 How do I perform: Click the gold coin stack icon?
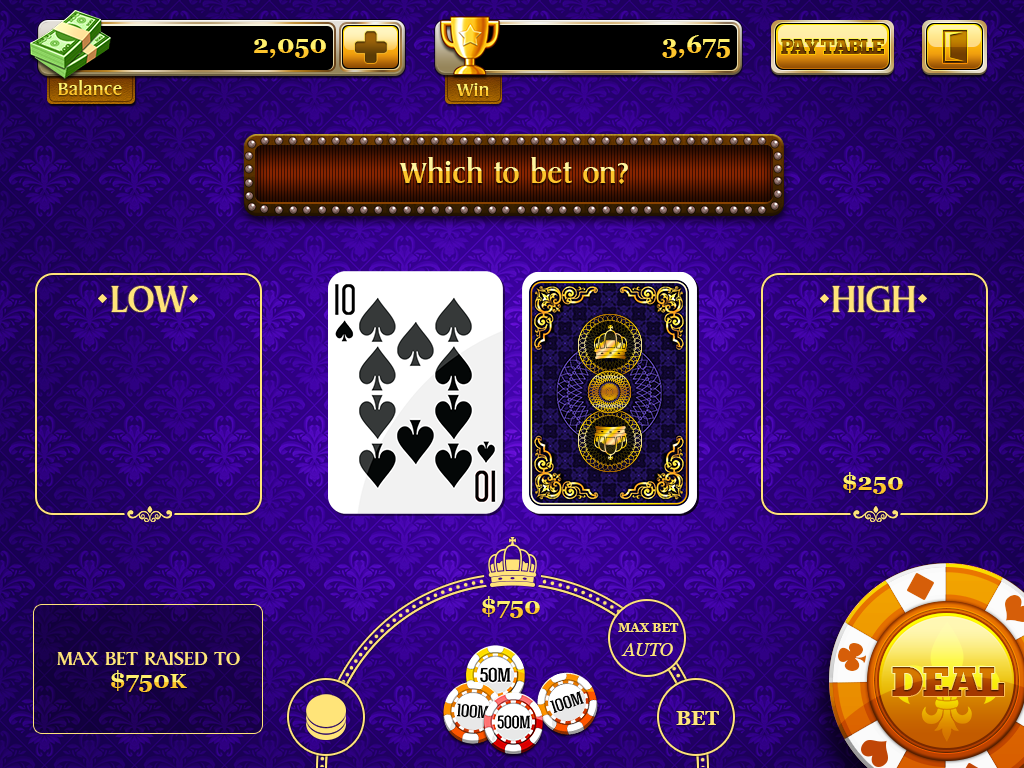coord(326,717)
